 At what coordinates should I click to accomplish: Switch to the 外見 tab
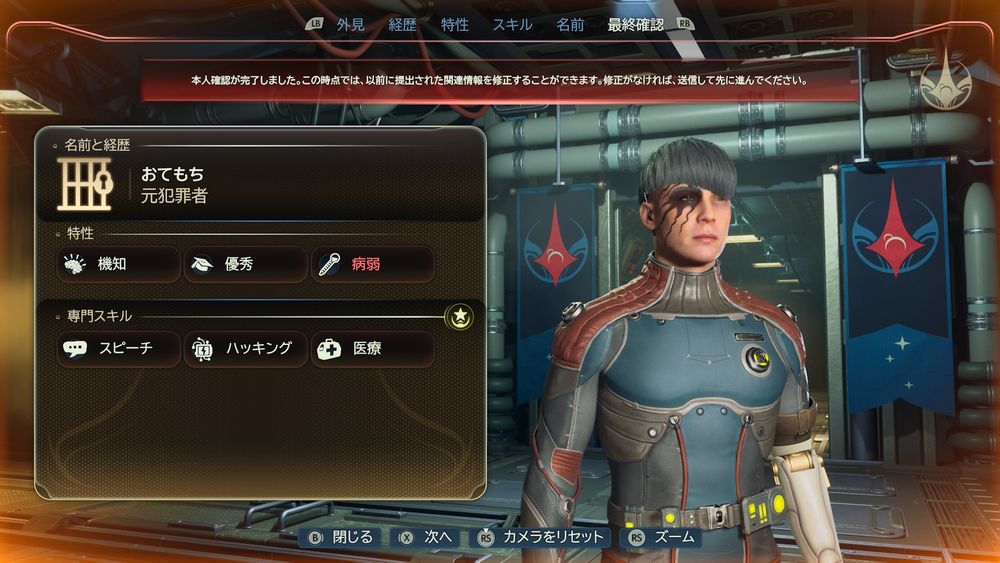(350, 25)
